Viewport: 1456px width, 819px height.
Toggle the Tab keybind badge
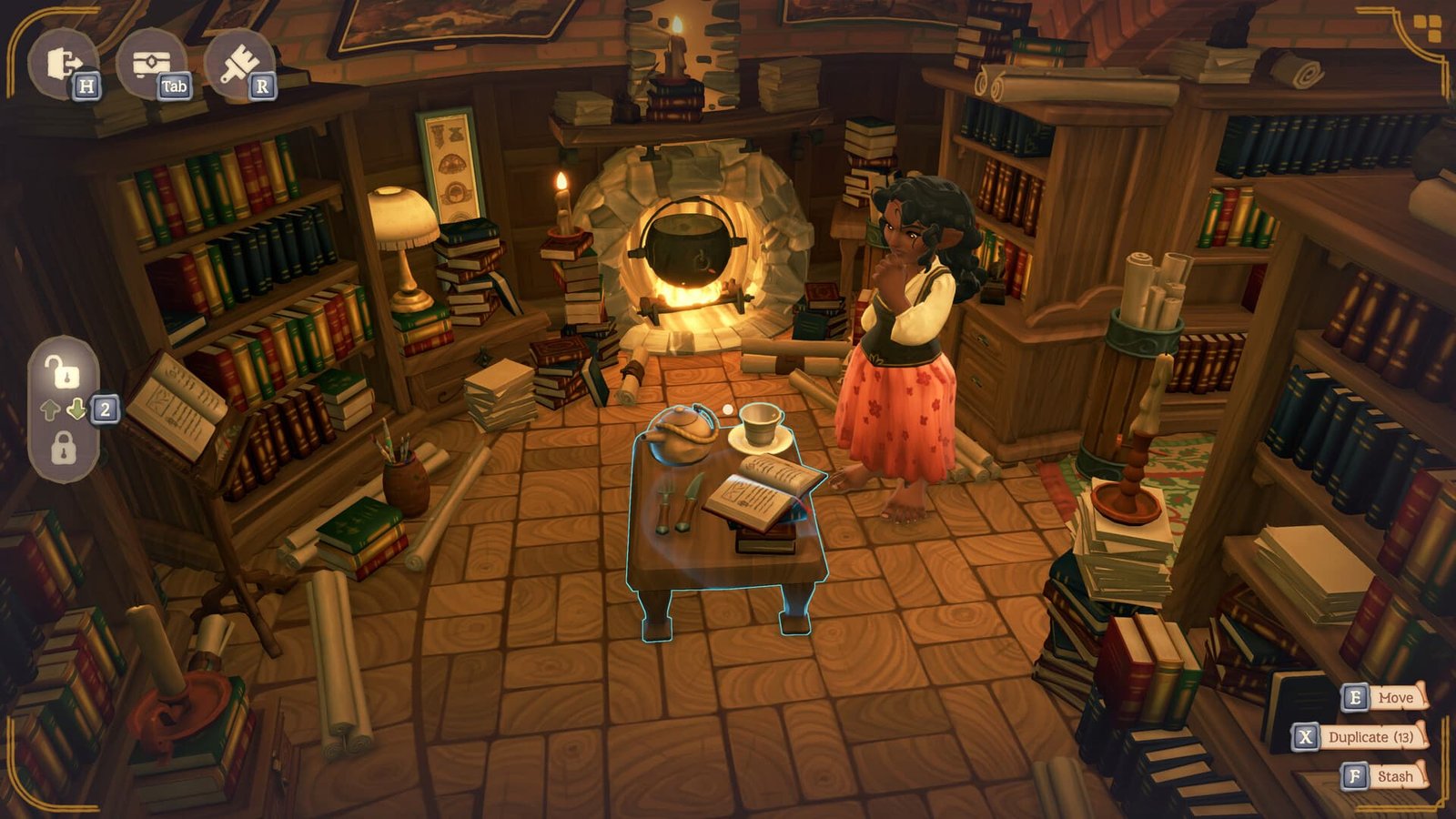pos(176,88)
